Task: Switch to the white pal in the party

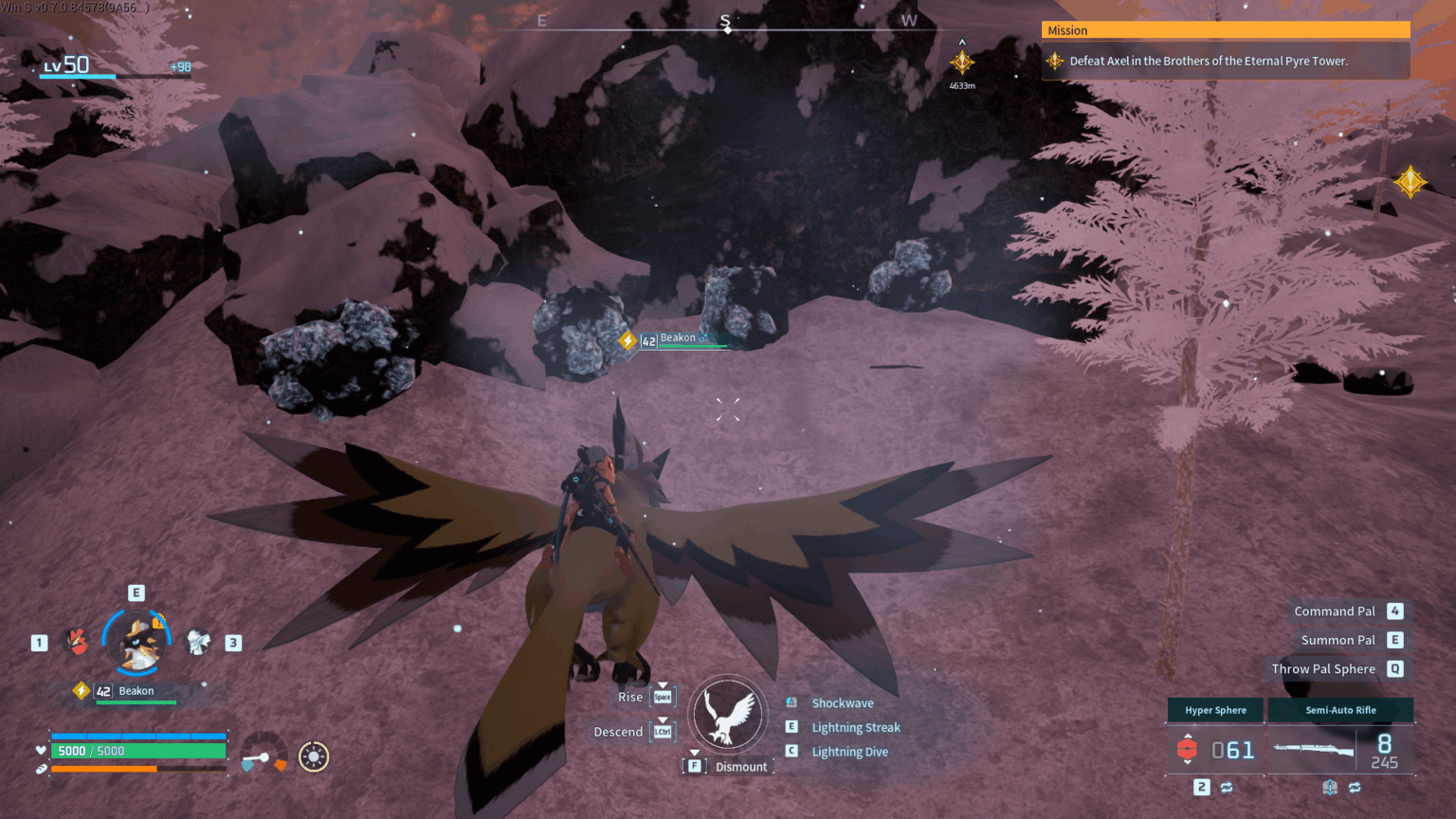Action: click(198, 642)
